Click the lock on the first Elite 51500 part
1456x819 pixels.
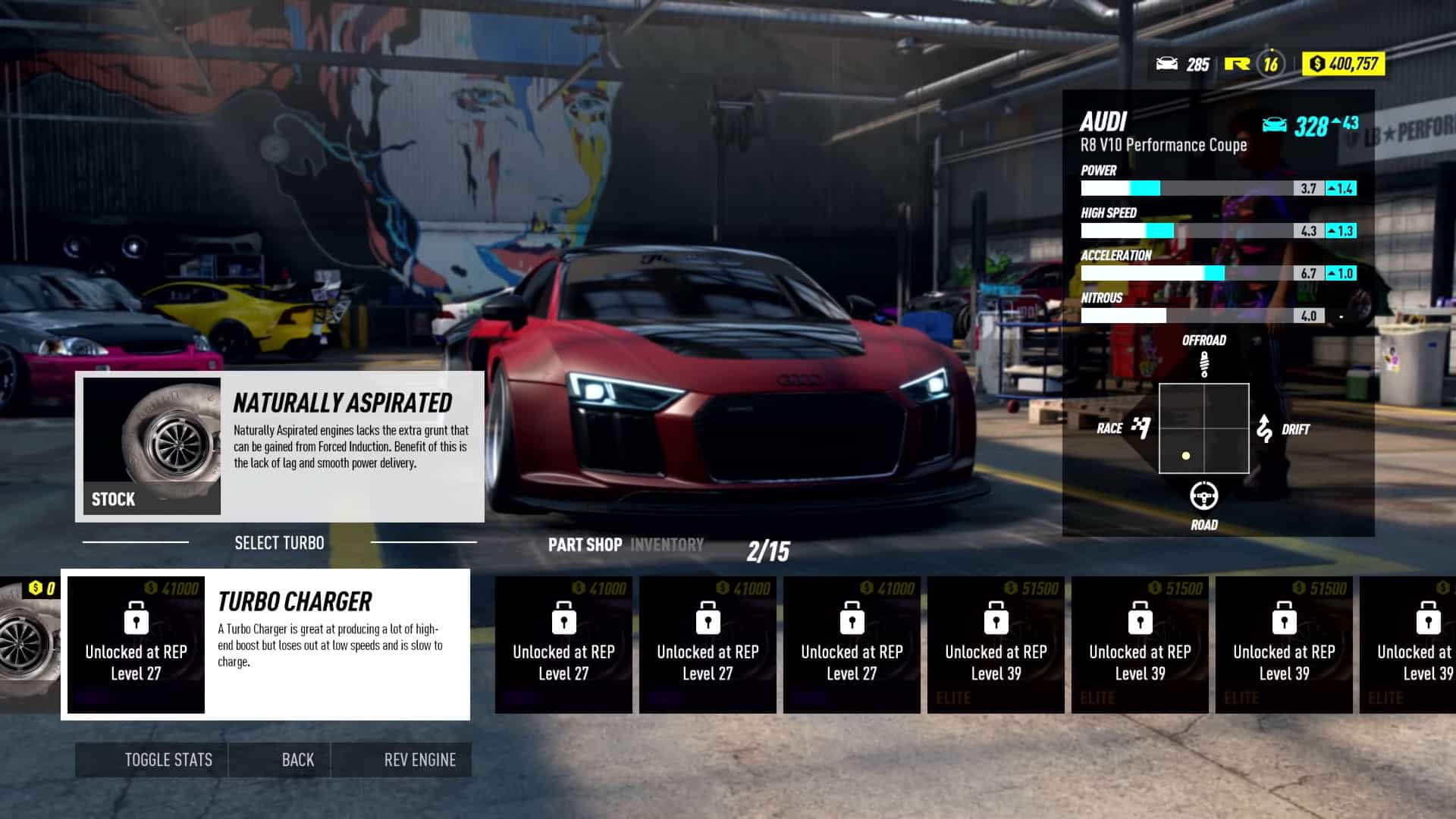click(x=996, y=618)
